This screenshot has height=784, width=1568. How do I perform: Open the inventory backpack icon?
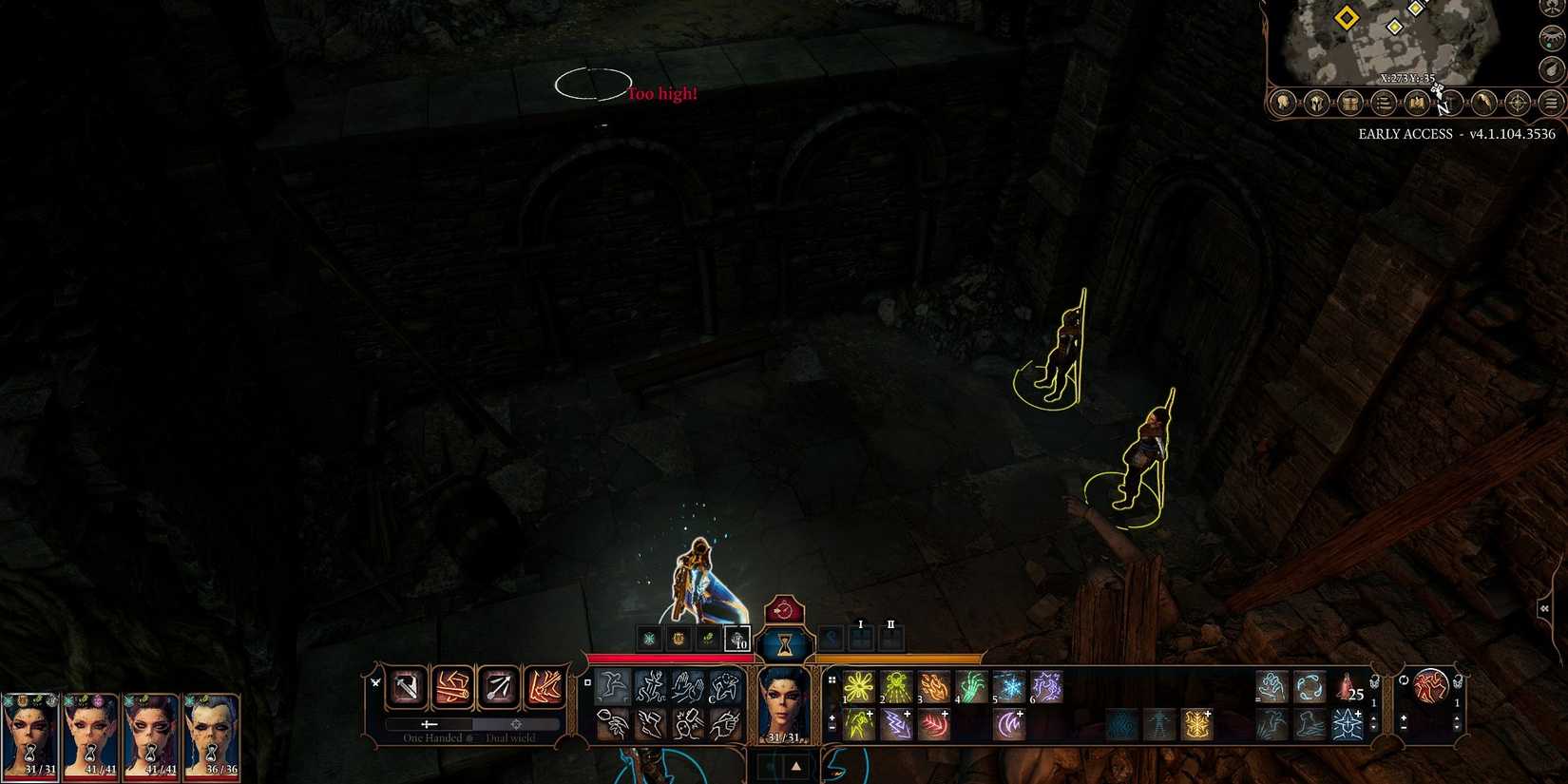click(x=1349, y=104)
